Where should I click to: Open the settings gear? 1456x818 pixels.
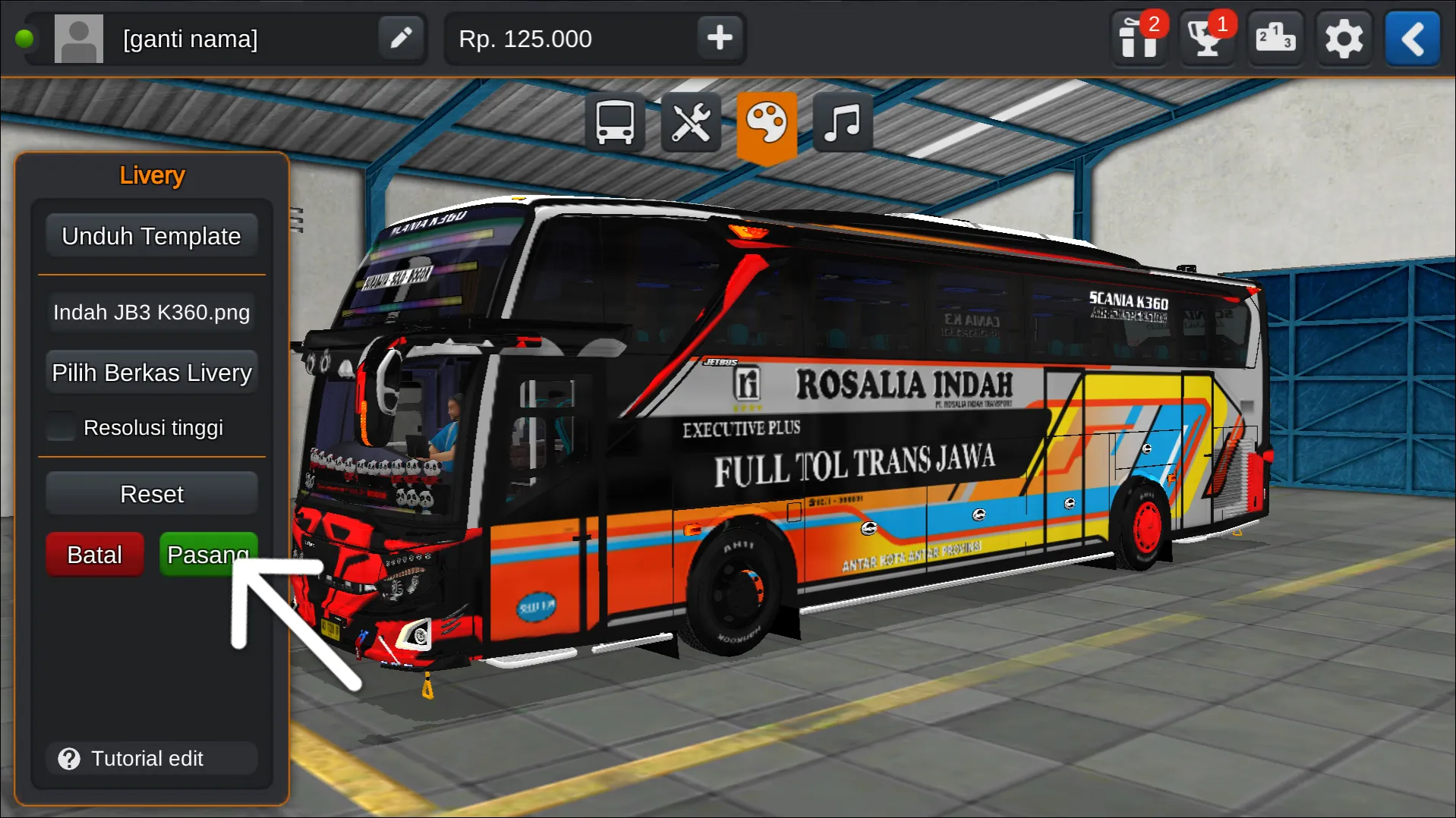coord(1344,38)
